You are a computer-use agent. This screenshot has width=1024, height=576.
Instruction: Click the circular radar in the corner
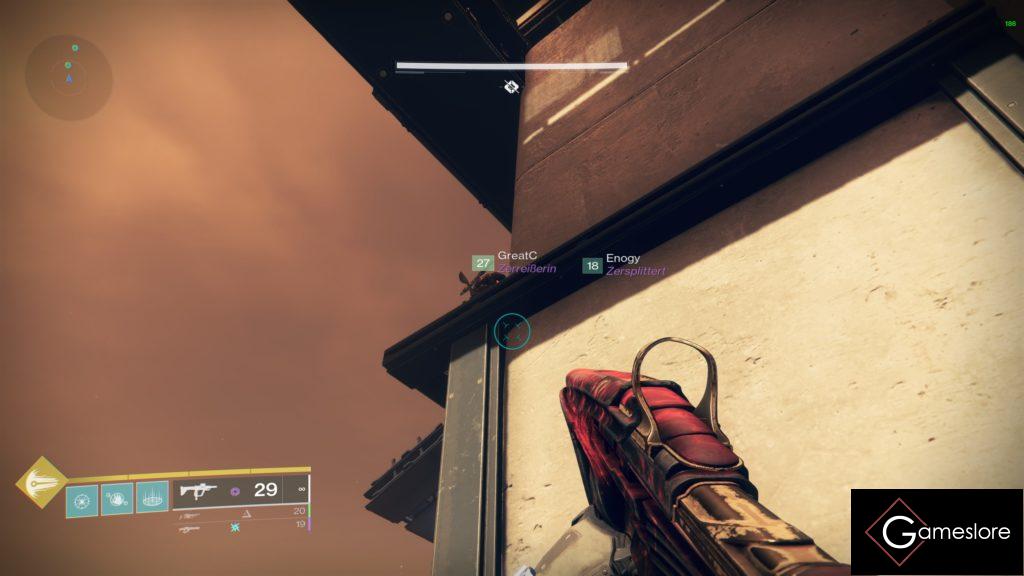point(69,76)
